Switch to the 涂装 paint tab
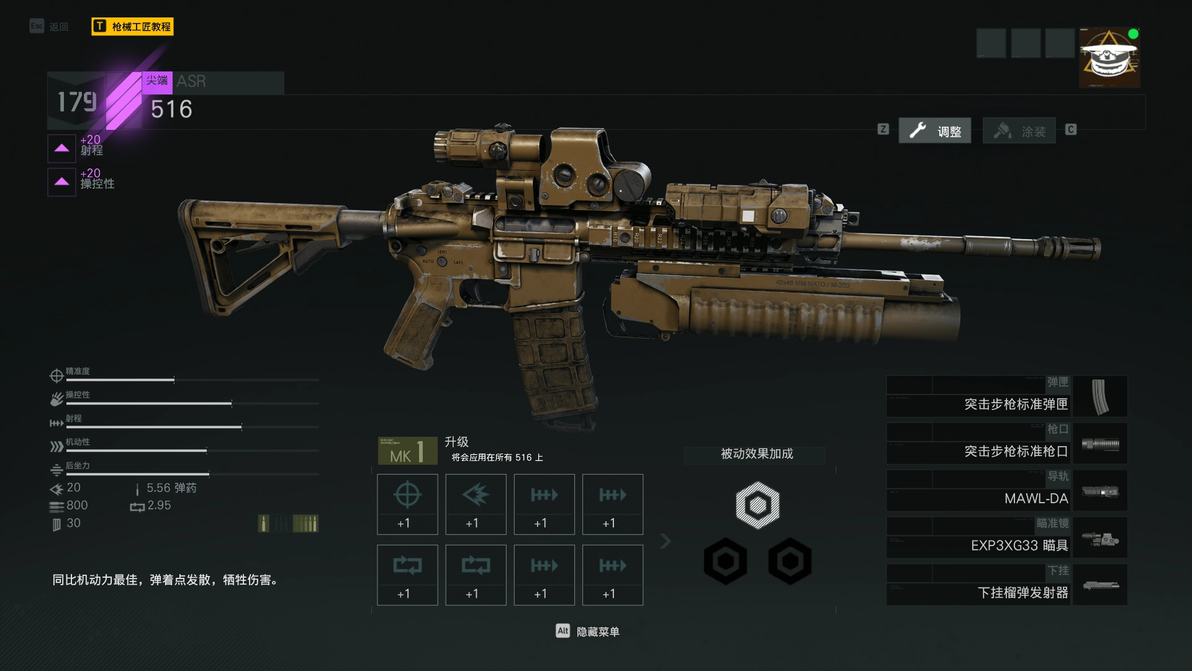The height and width of the screenshot is (671, 1192). (1020, 131)
